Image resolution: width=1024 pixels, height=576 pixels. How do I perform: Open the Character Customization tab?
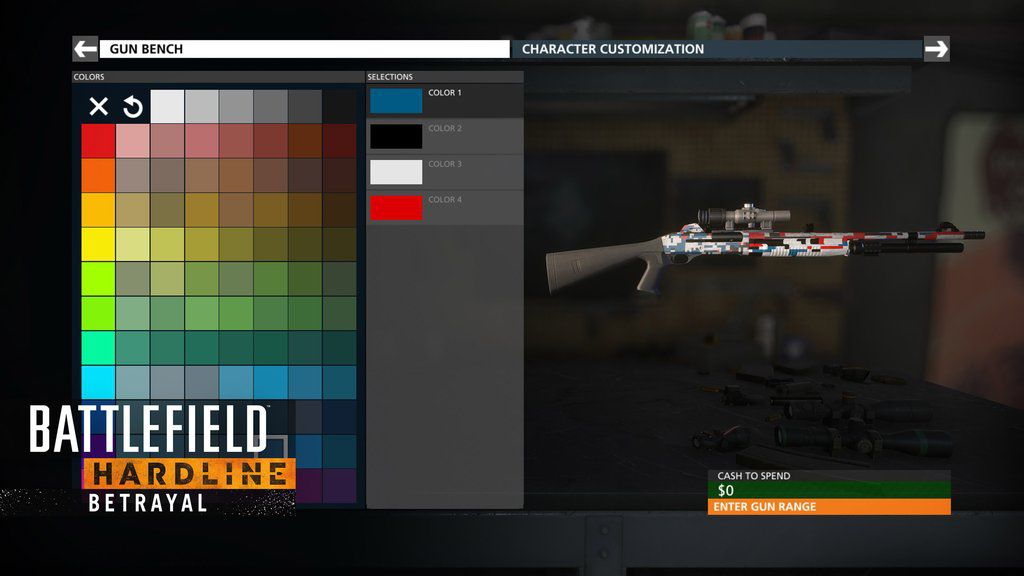pyautogui.click(x=716, y=49)
